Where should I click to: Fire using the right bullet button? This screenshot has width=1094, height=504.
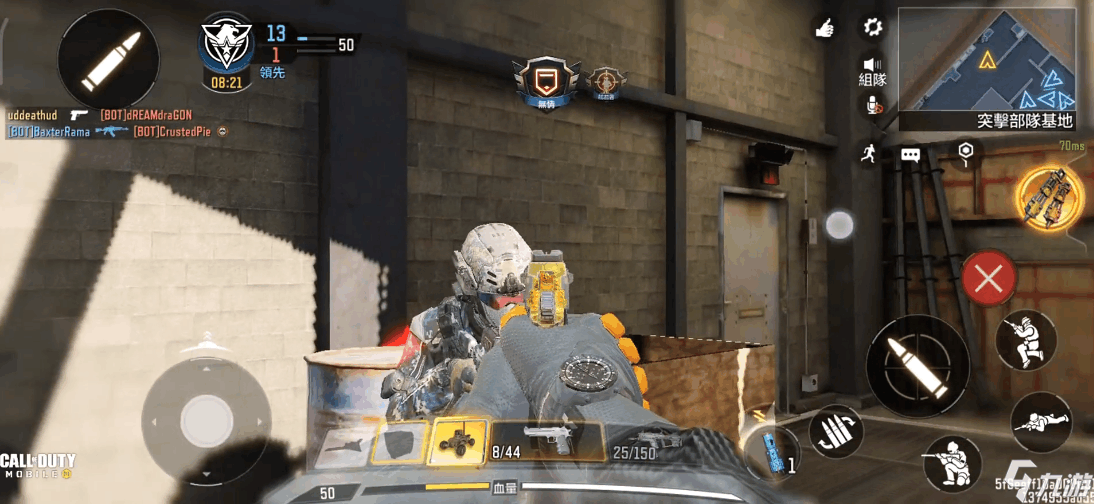pos(916,364)
